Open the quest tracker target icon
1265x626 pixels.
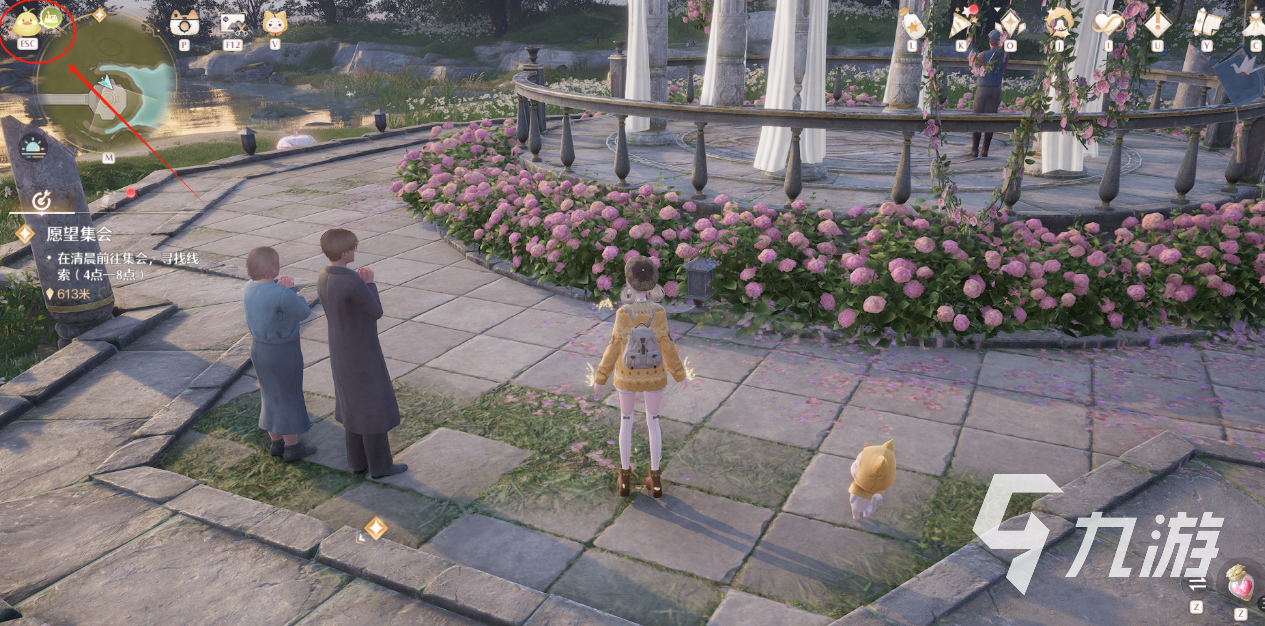click(41, 201)
